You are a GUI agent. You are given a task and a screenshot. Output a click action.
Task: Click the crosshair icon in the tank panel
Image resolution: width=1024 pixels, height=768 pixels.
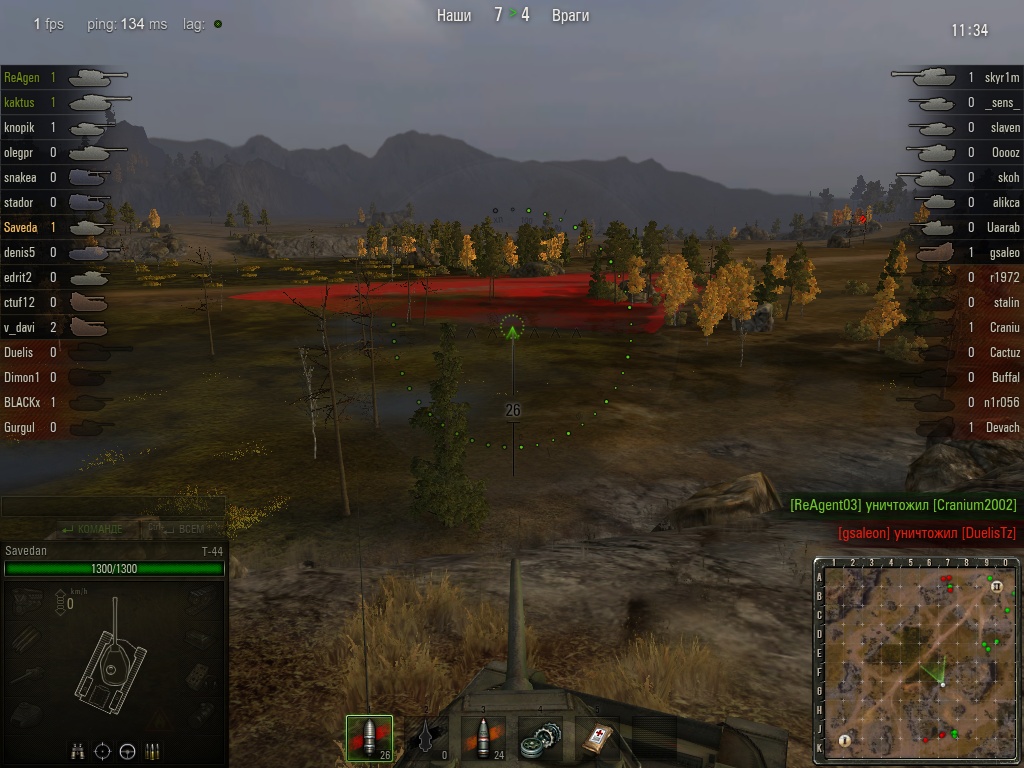[x=103, y=751]
